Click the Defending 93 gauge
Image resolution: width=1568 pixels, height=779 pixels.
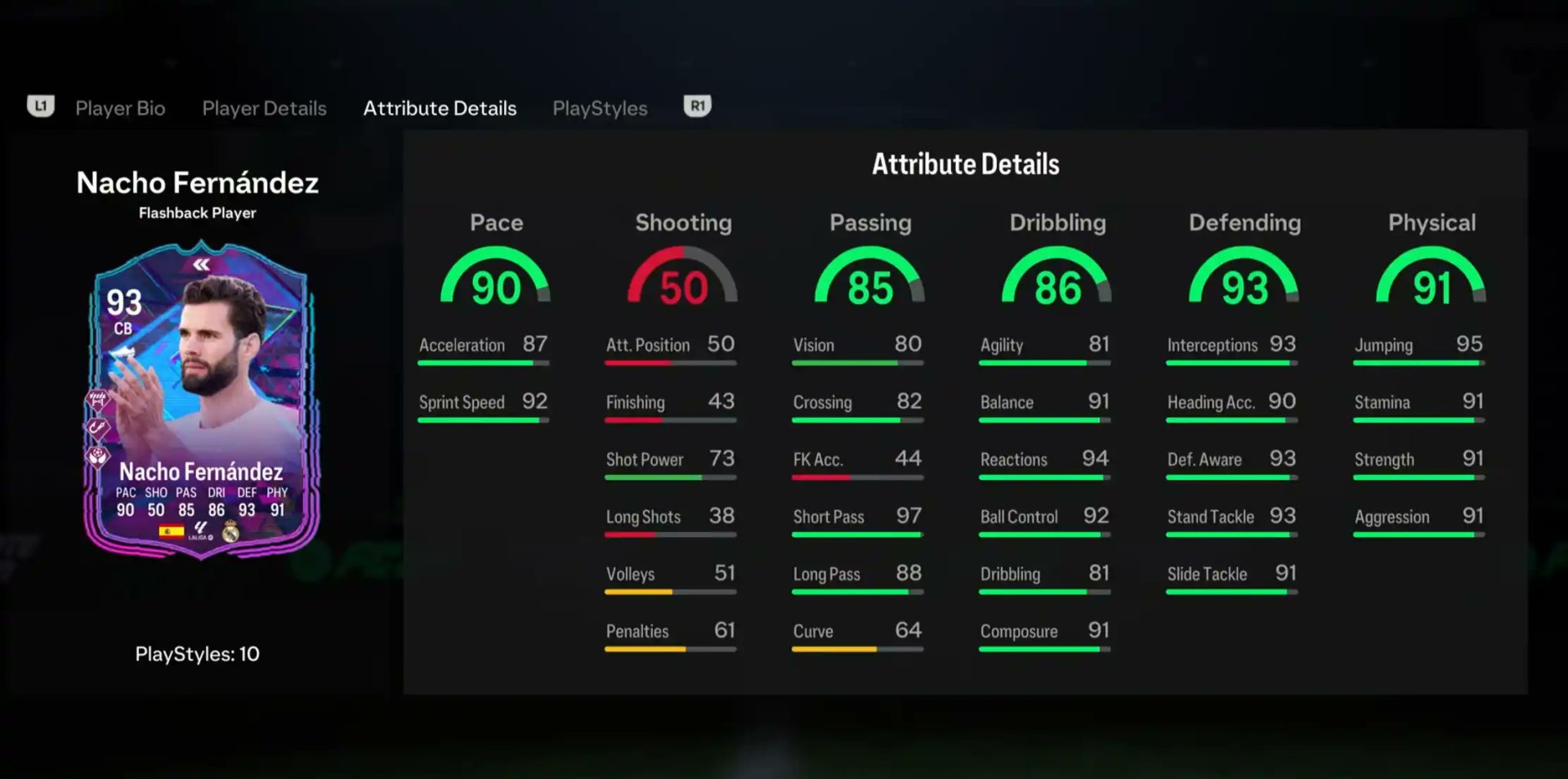1244,282
